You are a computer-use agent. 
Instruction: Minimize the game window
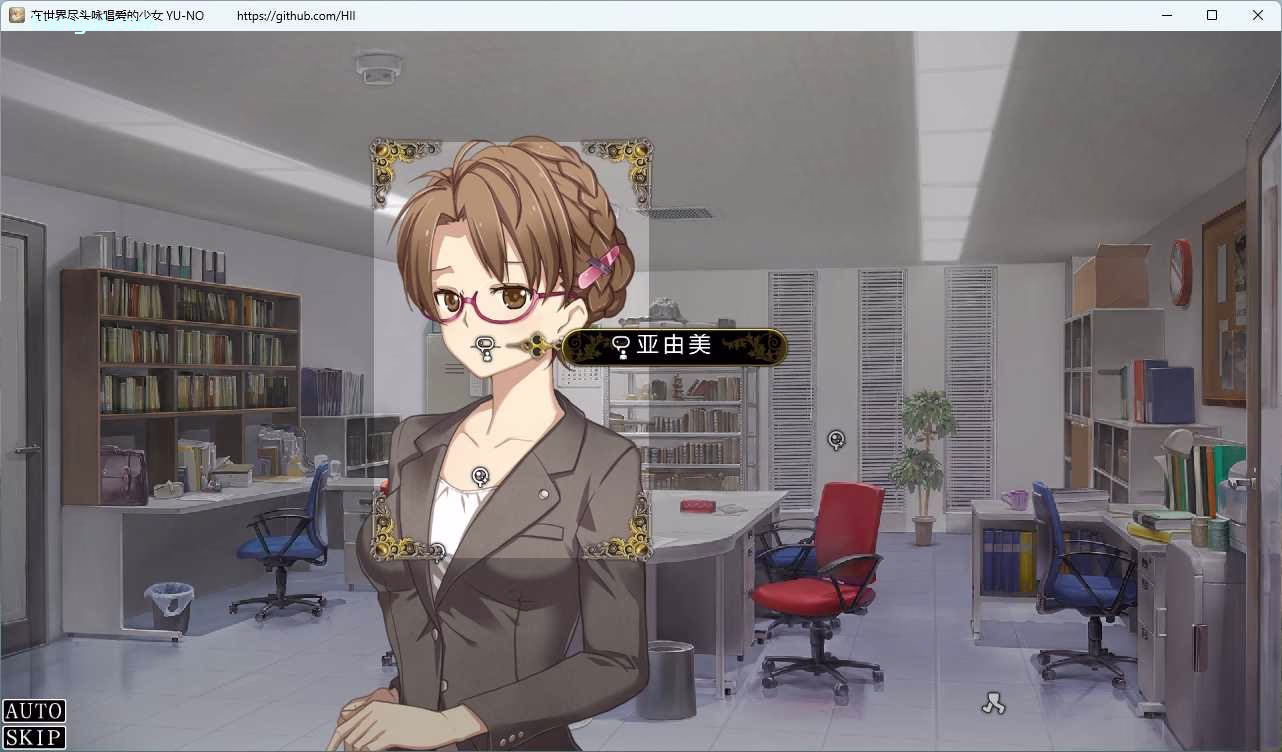tap(1165, 15)
